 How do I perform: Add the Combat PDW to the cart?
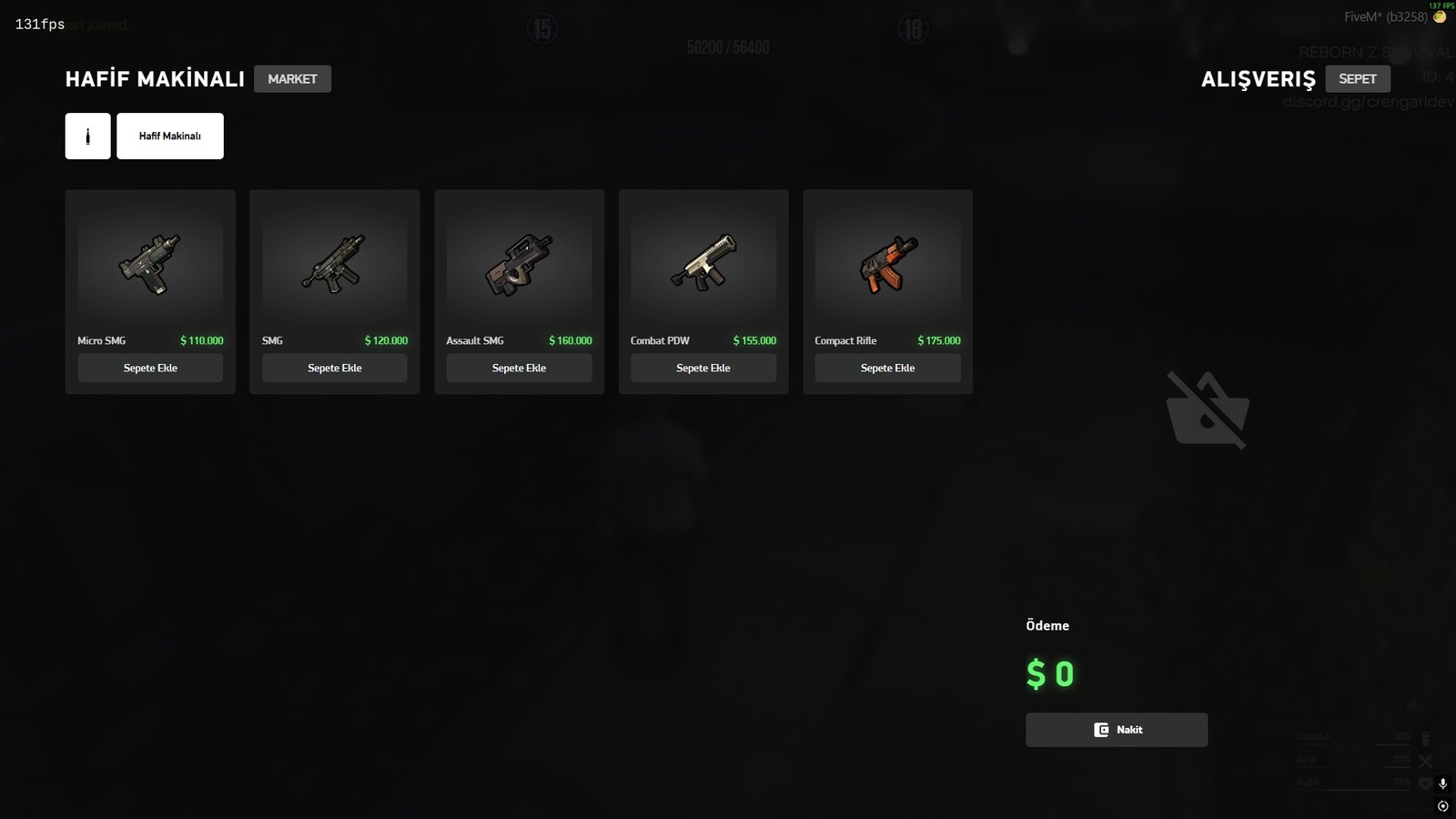[x=703, y=368]
